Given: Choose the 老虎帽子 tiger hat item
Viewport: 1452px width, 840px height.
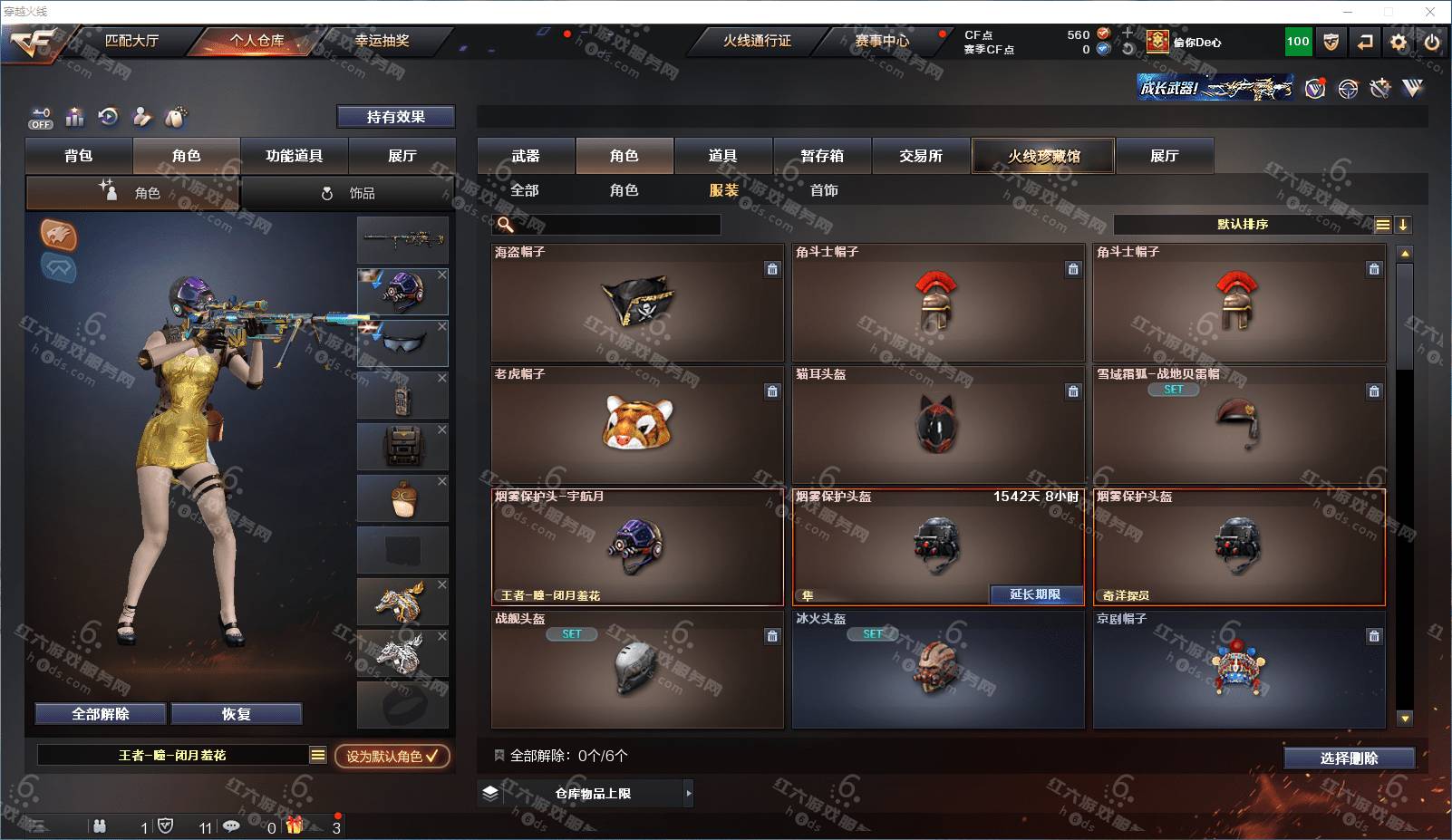Looking at the screenshot, I should coord(637,424).
